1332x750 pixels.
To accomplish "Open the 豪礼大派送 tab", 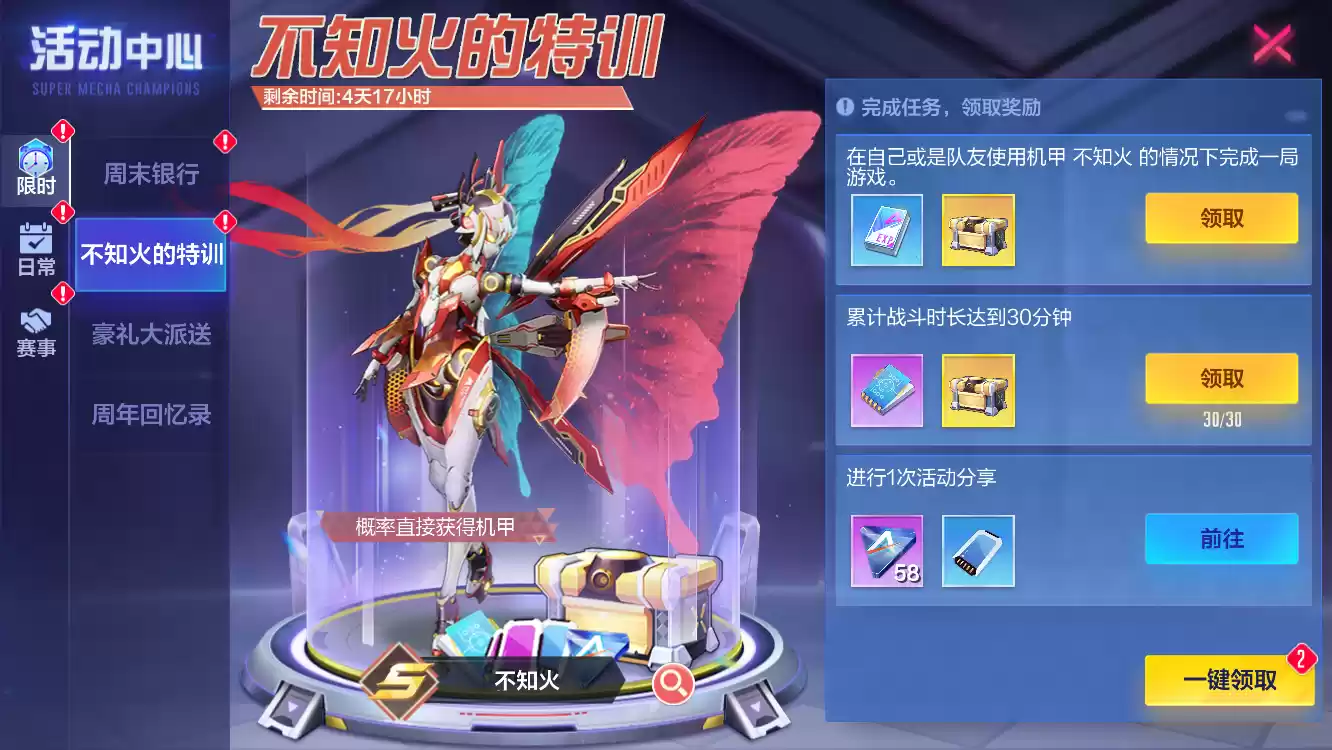I will (149, 335).
